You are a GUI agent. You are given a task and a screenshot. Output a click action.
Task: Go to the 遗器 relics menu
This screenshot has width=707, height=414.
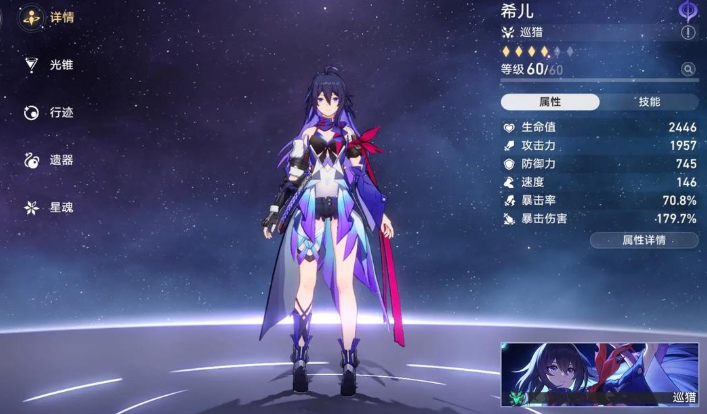coord(48,160)
